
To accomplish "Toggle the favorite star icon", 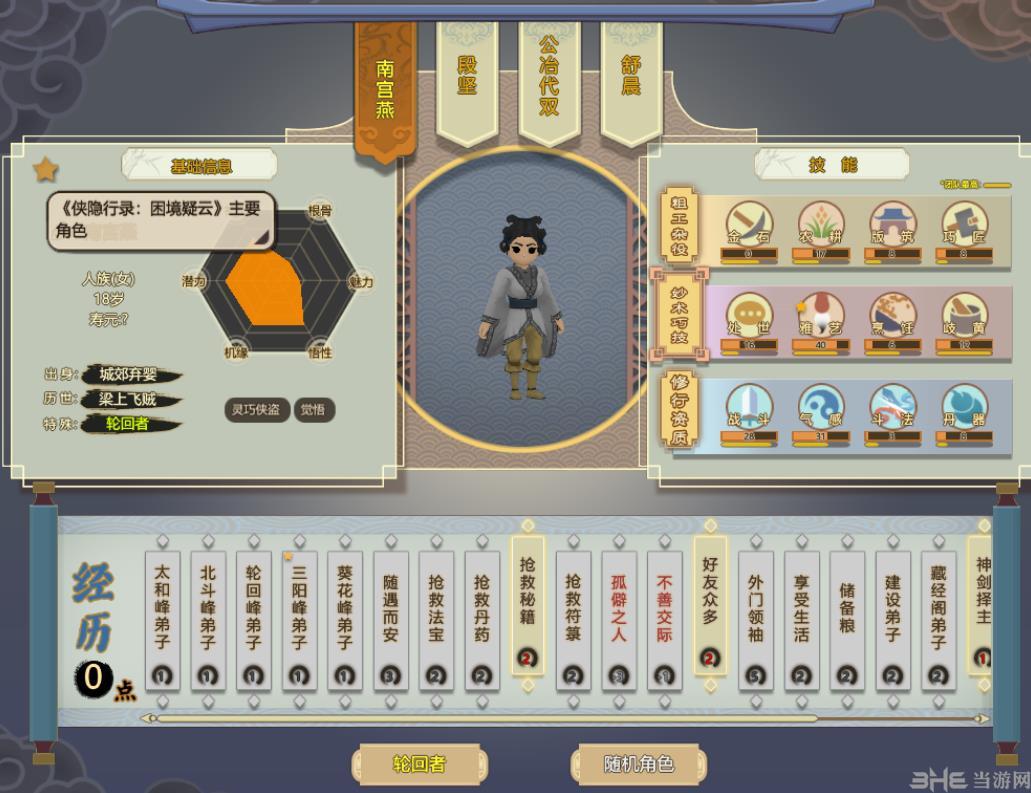I will pyautogui.click(x=46, y=169).
